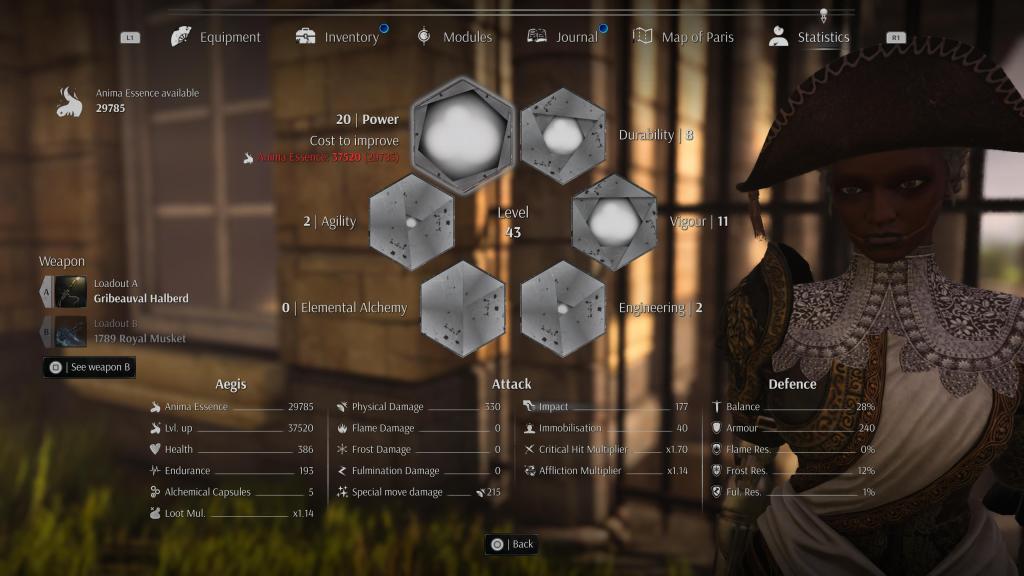Image resolution: width=1024 pixels, height=576 pixels.
Task: Pick the Agility attribute hexagon
Action: click(411, 222)
